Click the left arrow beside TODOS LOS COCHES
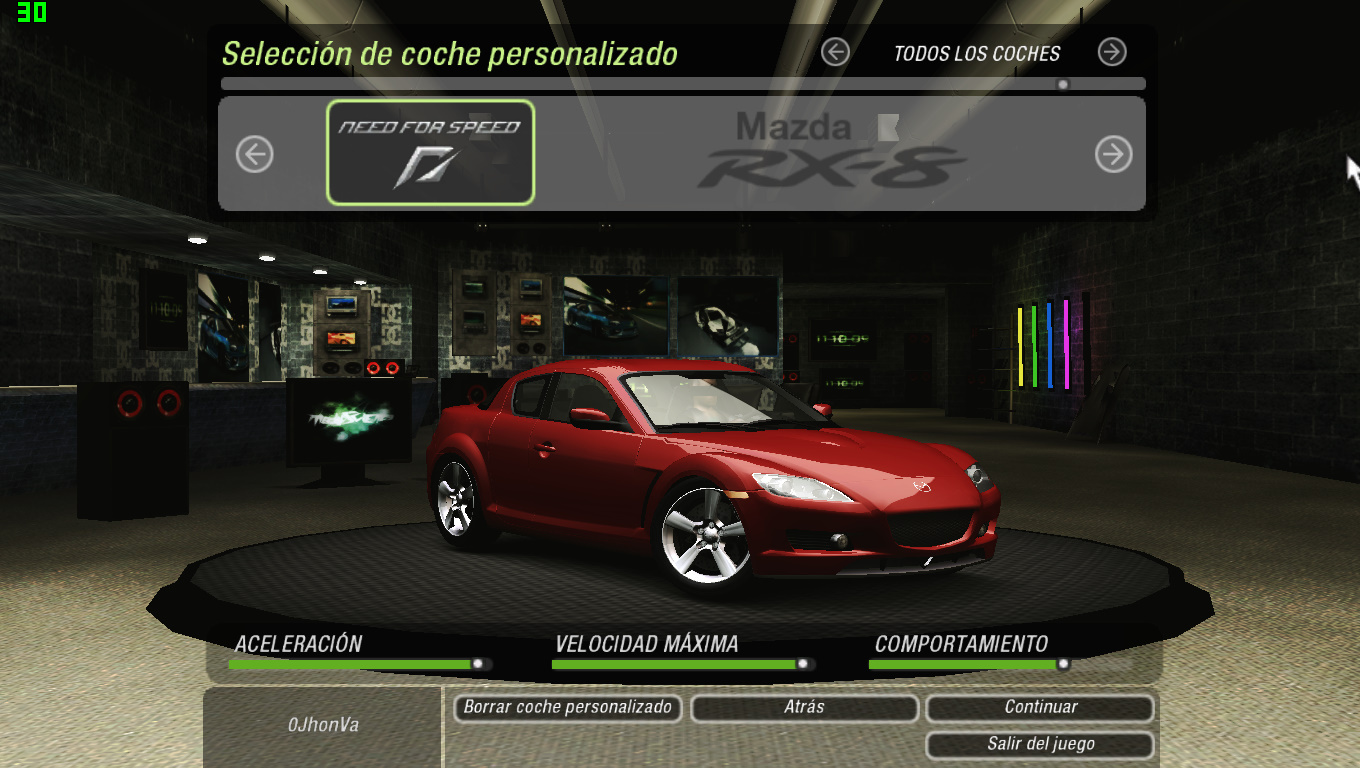This screenshot has height=768, width=1360. [x=836, y=52]
